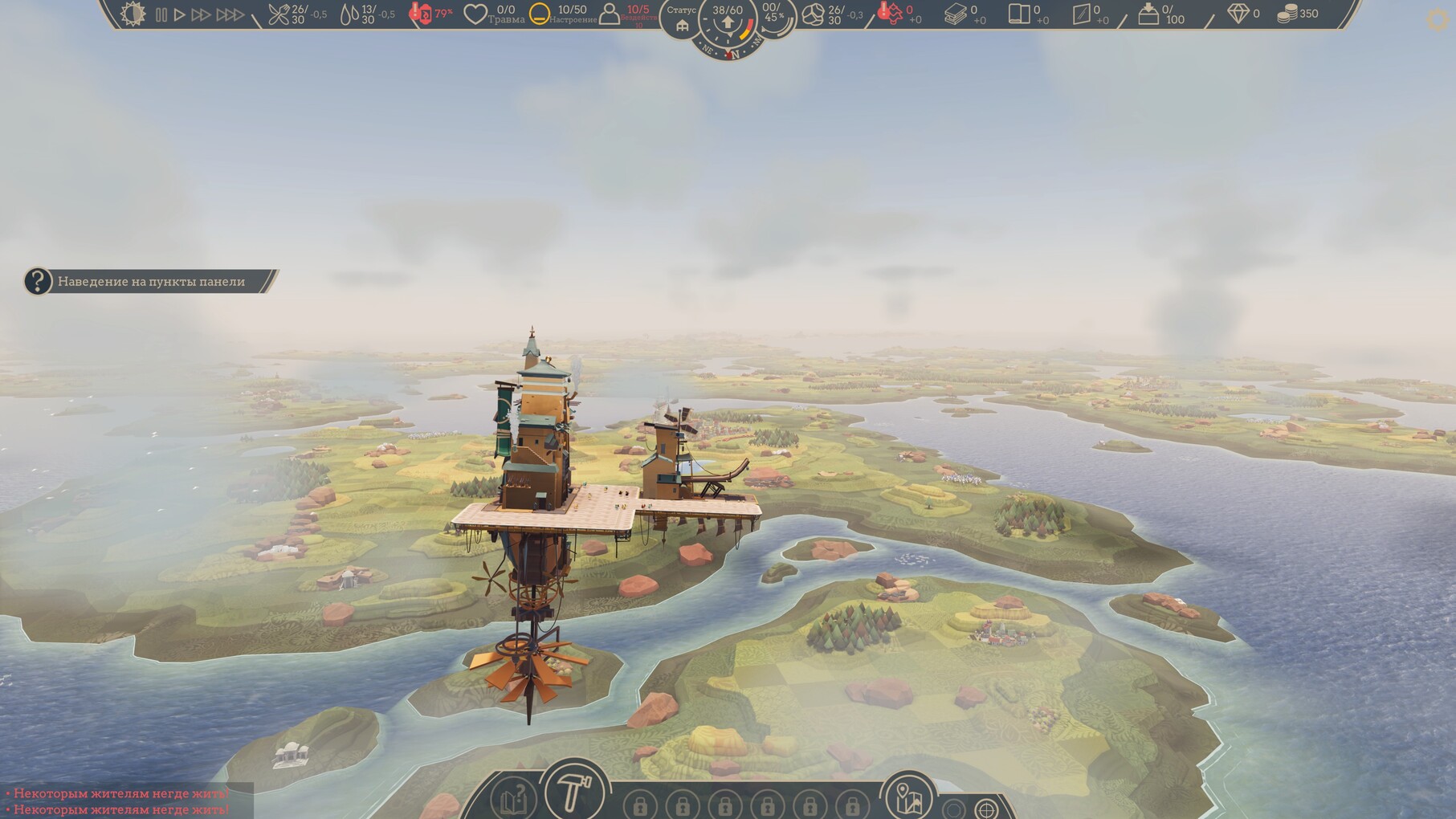Click the crosshair center-view button
1456x819 pixels.
click(x=986, y=809)
